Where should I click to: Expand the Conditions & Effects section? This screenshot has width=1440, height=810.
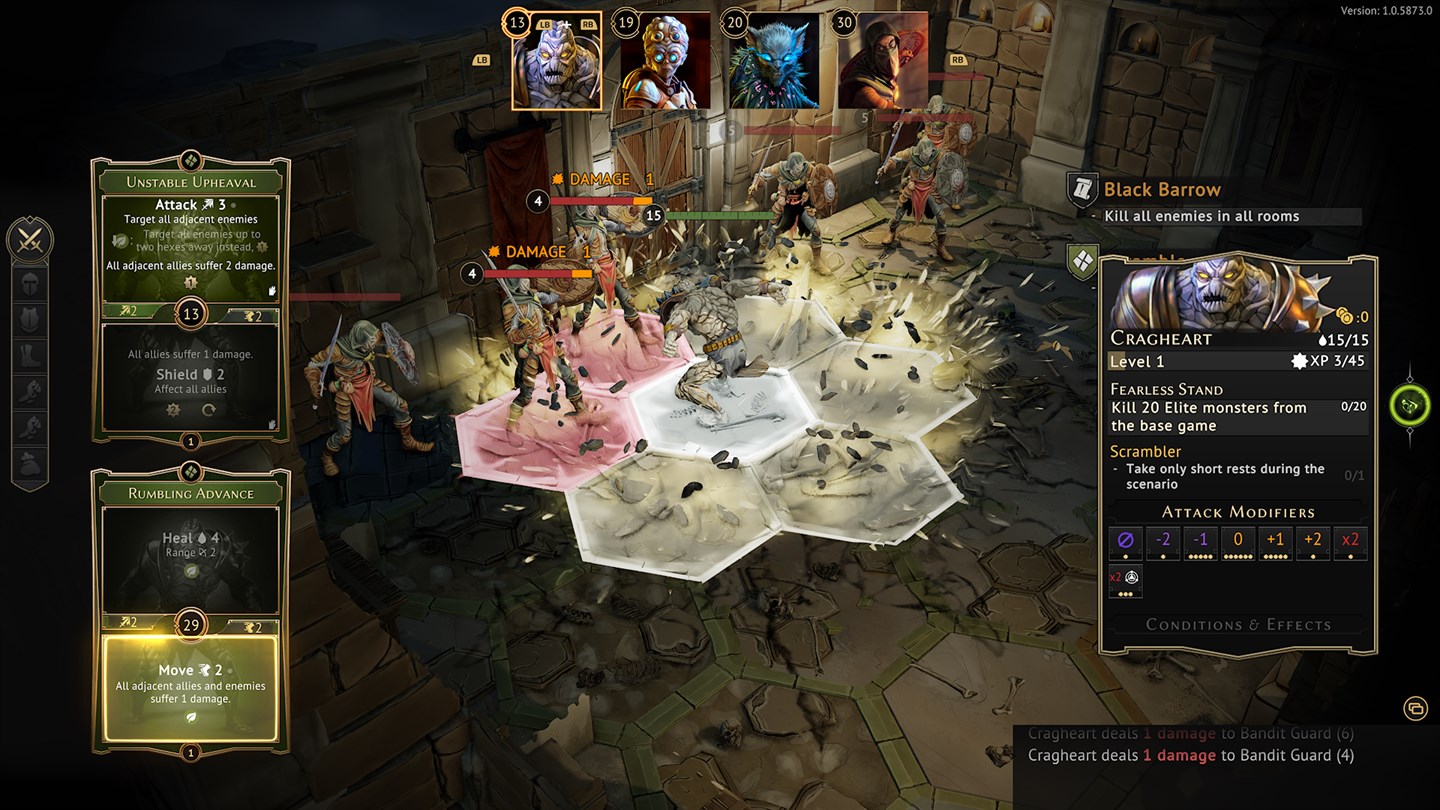point(1238,625)
